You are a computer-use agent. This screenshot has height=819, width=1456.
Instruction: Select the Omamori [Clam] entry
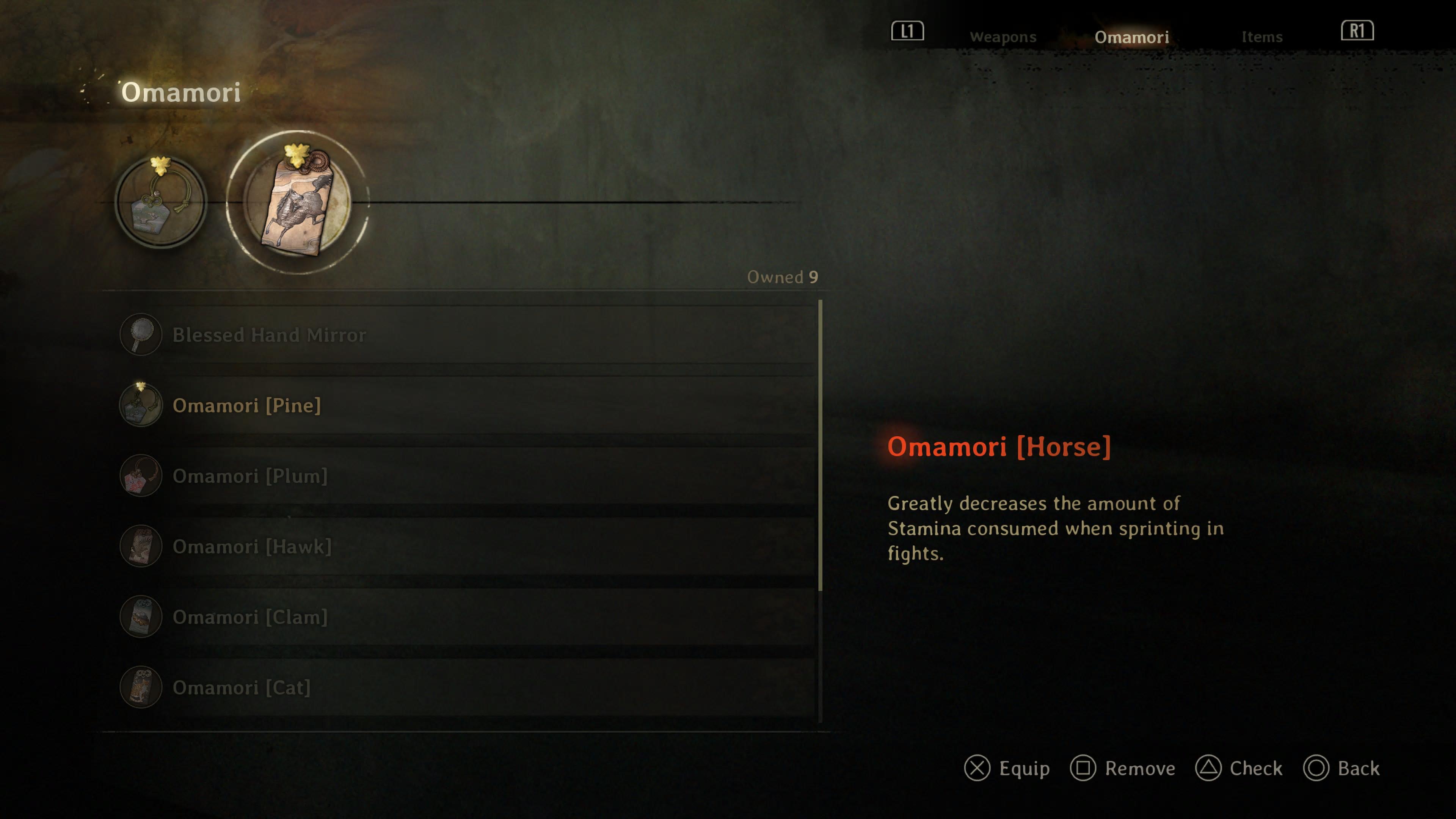(250, 617)
